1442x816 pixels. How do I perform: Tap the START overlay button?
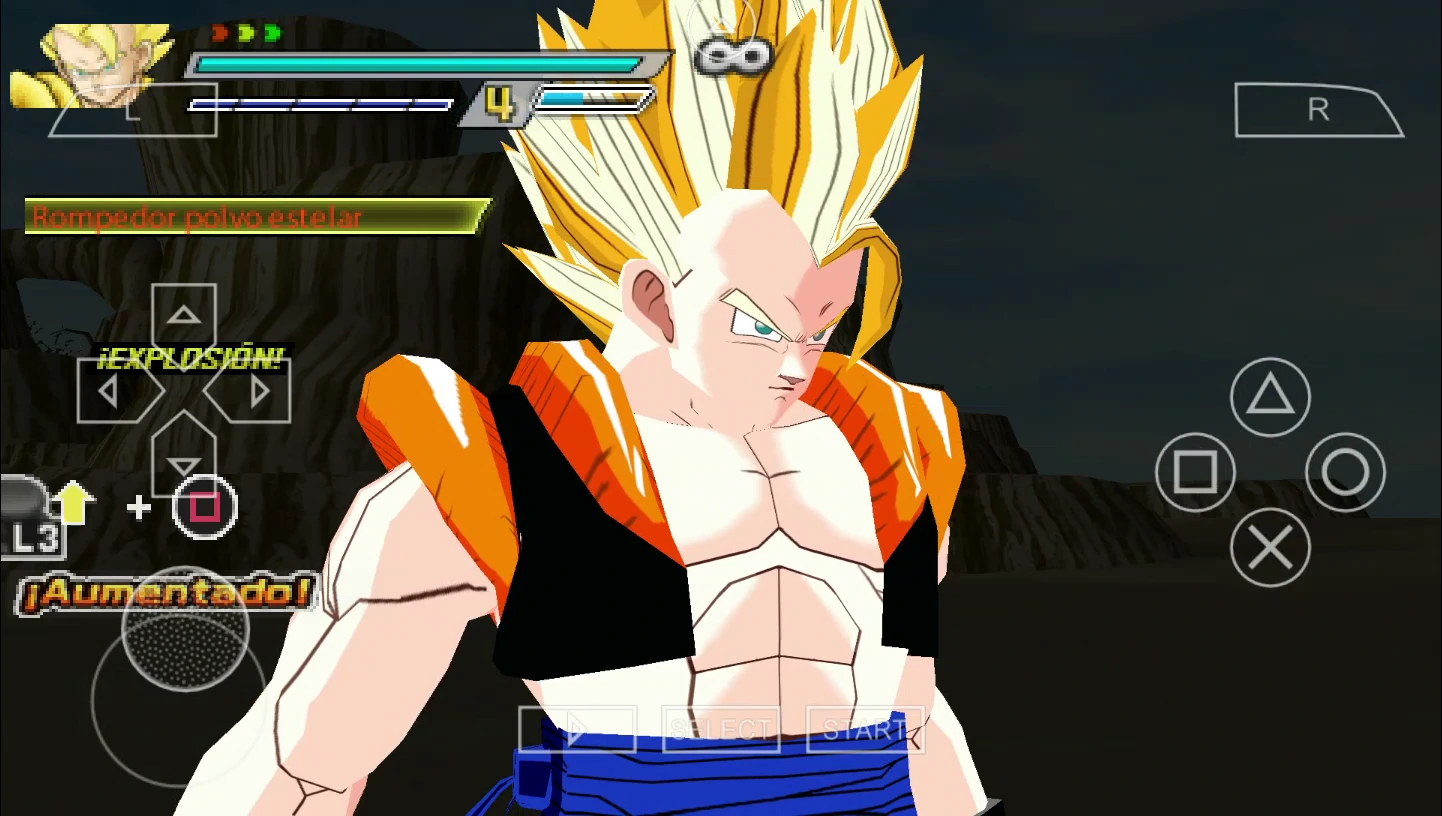click(864, 729)
